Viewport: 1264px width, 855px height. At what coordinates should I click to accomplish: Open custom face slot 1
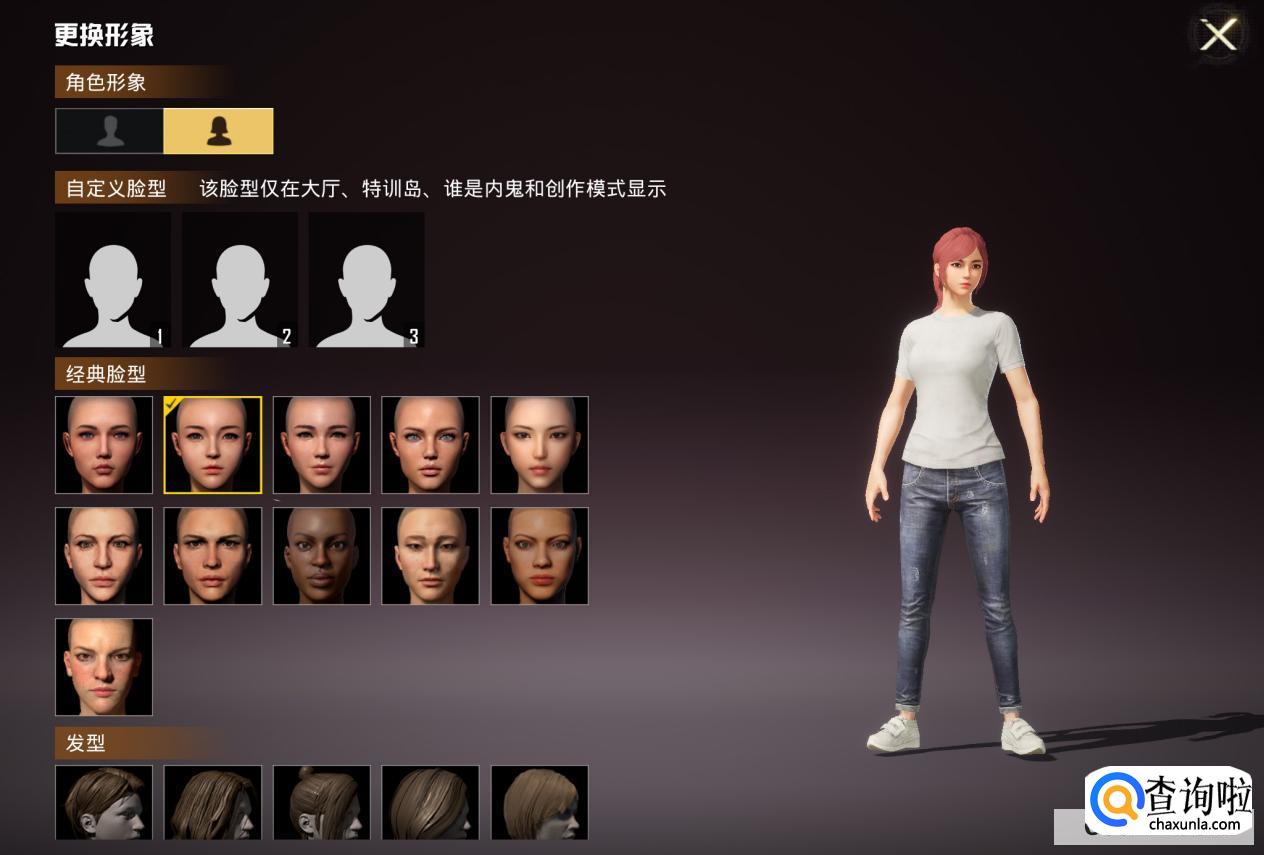[x=113, y=280]
